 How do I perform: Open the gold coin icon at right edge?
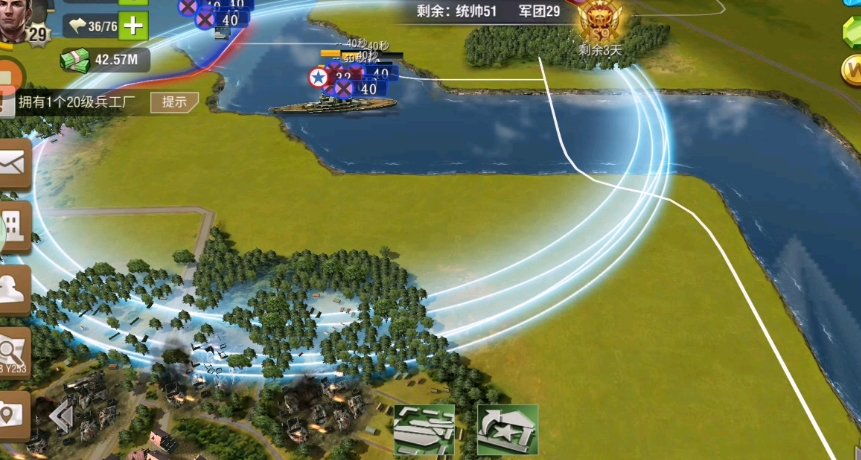(853, 70)
